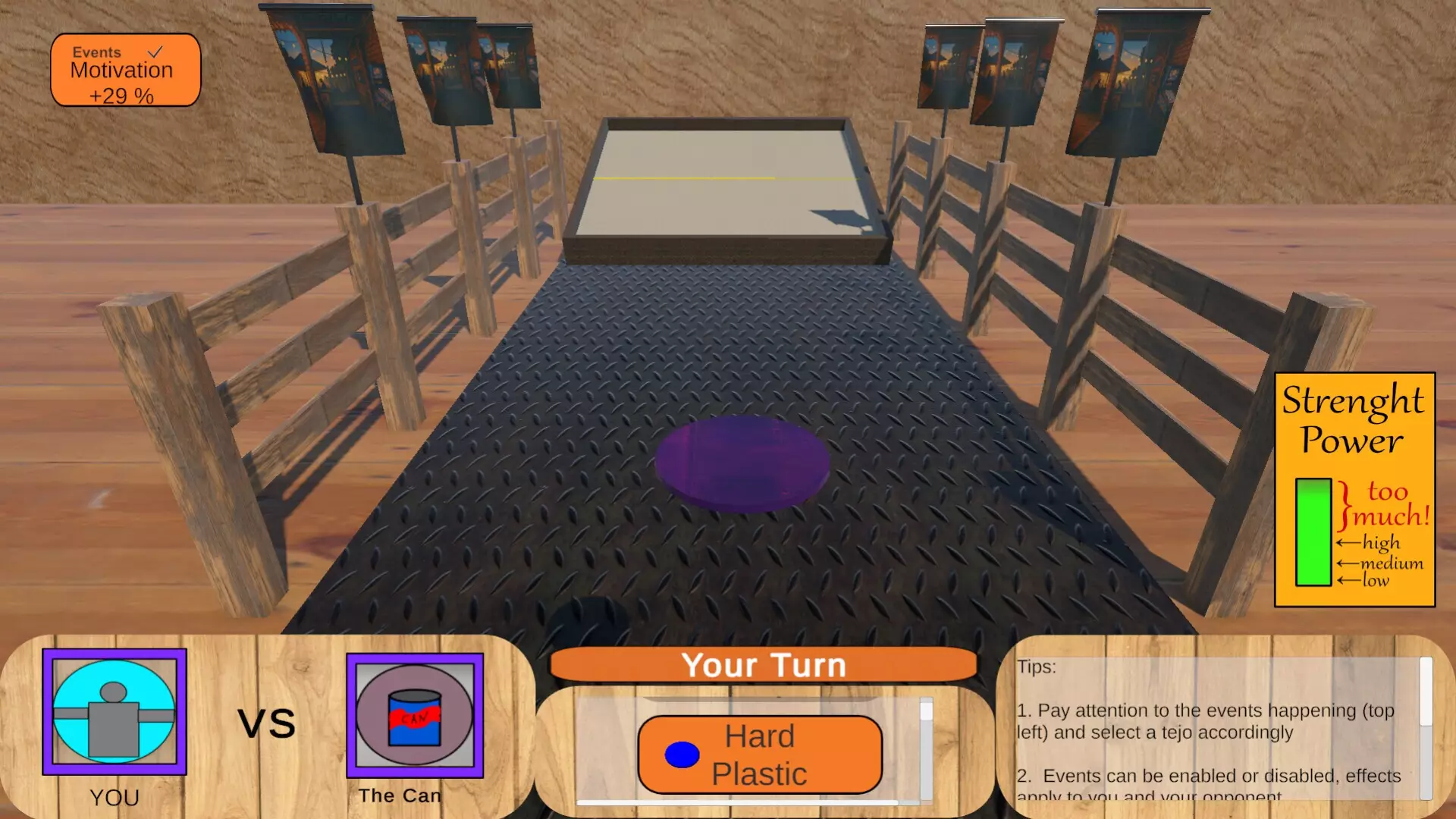Click the Your Turn banner
Image resolution: width=1456 pixels, height=819 pixels.
764,665
